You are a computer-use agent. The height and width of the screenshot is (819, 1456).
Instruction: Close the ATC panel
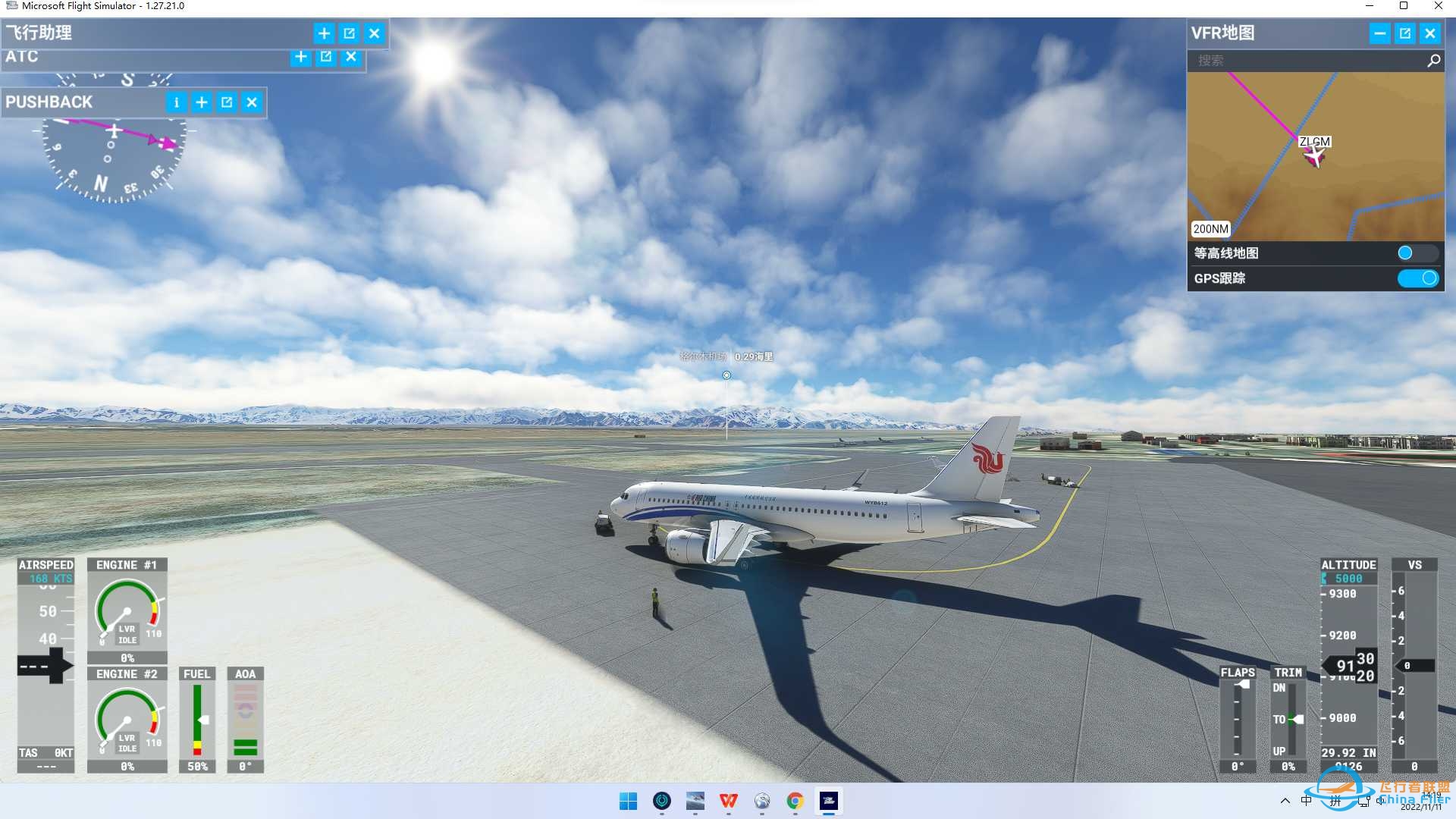(x=351, y=57)
